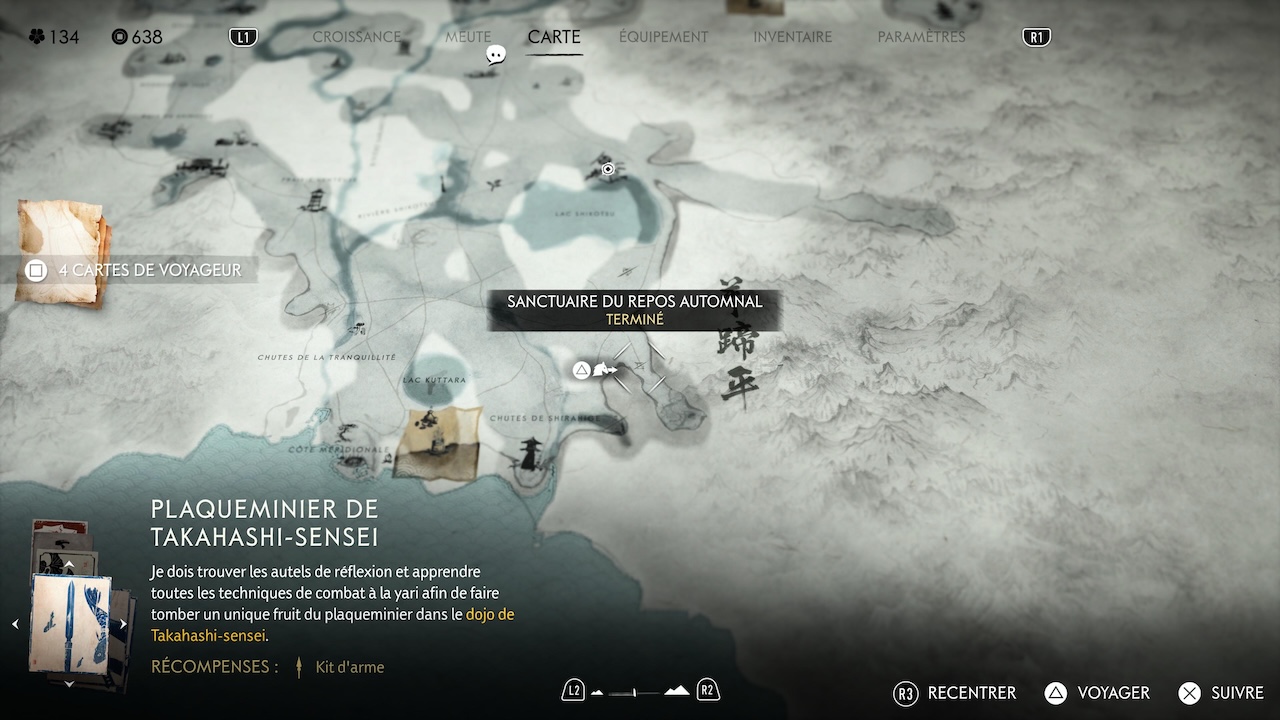Select the Carte tab
The image size is (1280, 720).
tap(554, 37)
